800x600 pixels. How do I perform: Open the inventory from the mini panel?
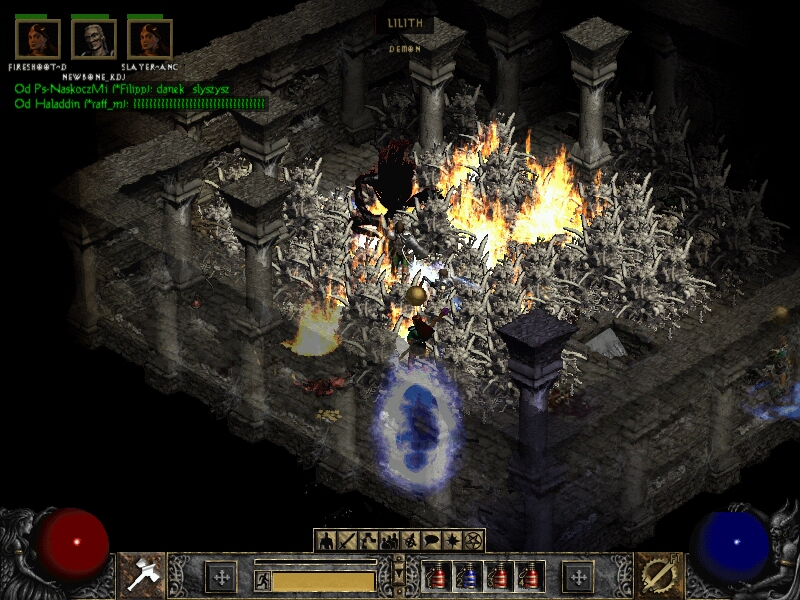tap(347, 541)
